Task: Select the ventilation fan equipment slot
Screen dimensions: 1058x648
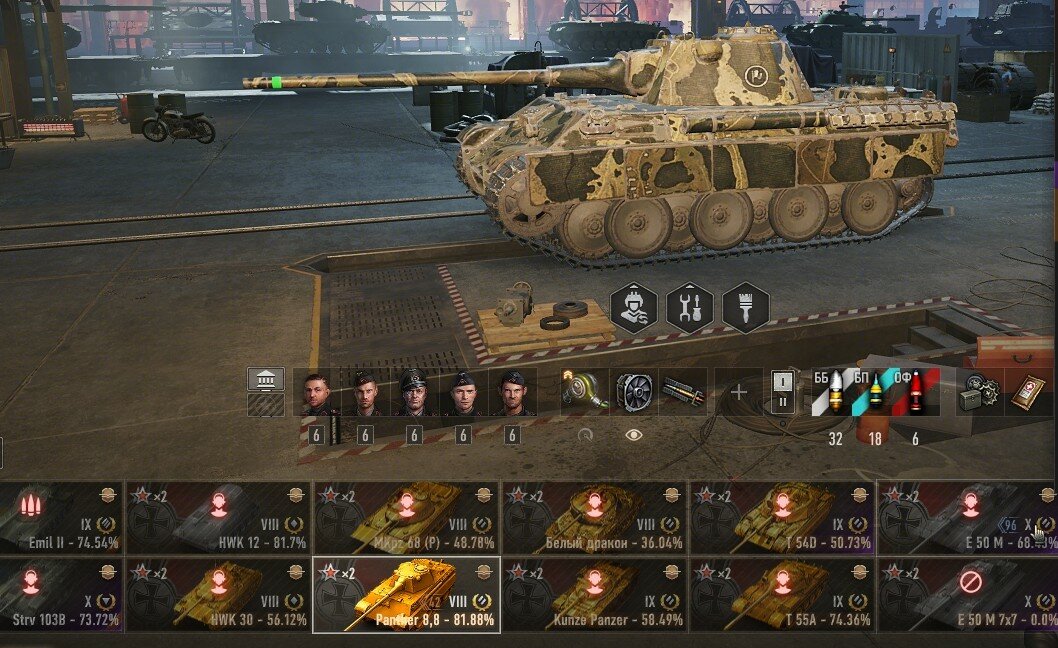Action: pos(633,391)
